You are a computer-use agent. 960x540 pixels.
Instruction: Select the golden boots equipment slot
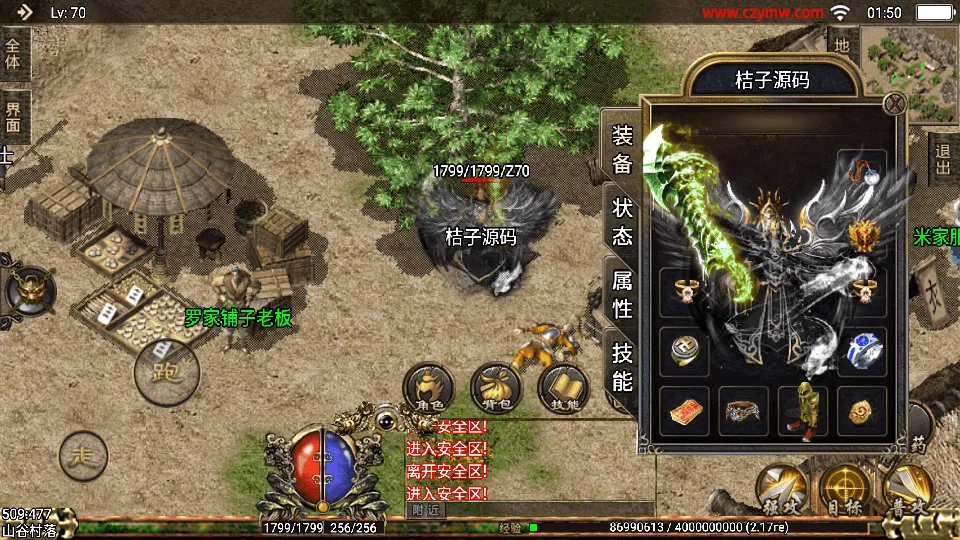point(802,411)
